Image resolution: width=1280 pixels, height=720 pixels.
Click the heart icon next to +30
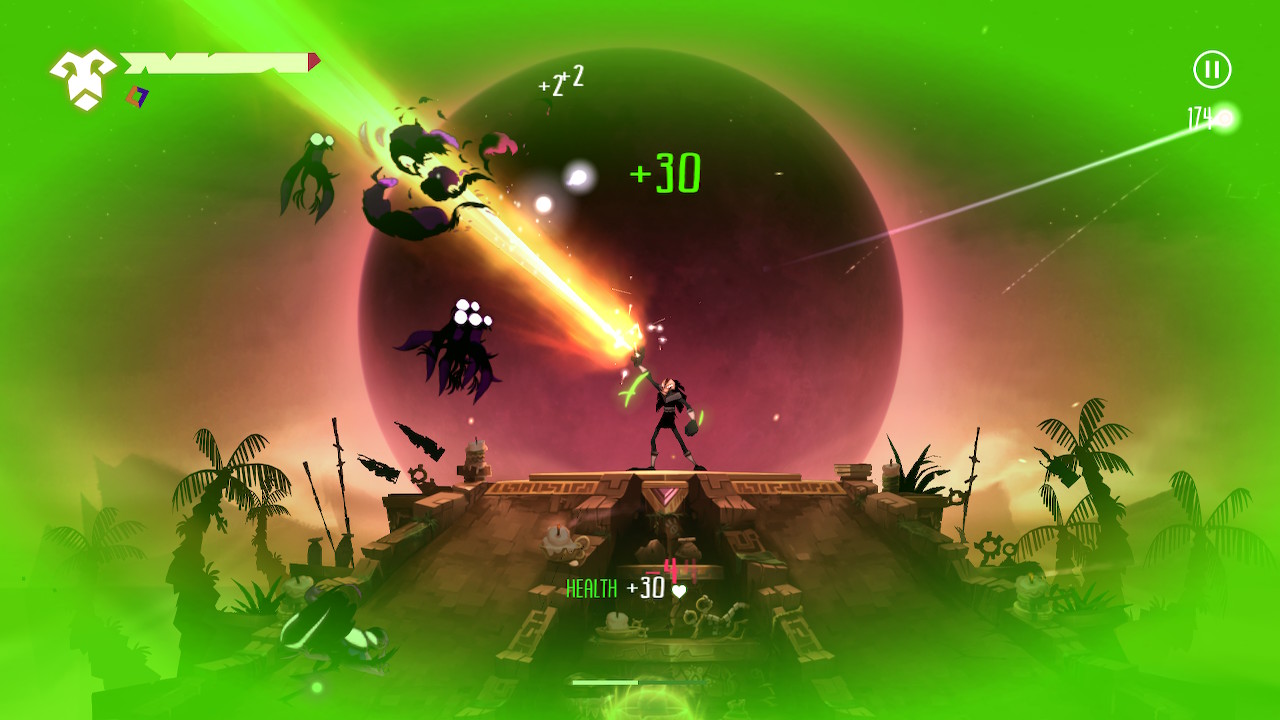(x=680, y=591)
